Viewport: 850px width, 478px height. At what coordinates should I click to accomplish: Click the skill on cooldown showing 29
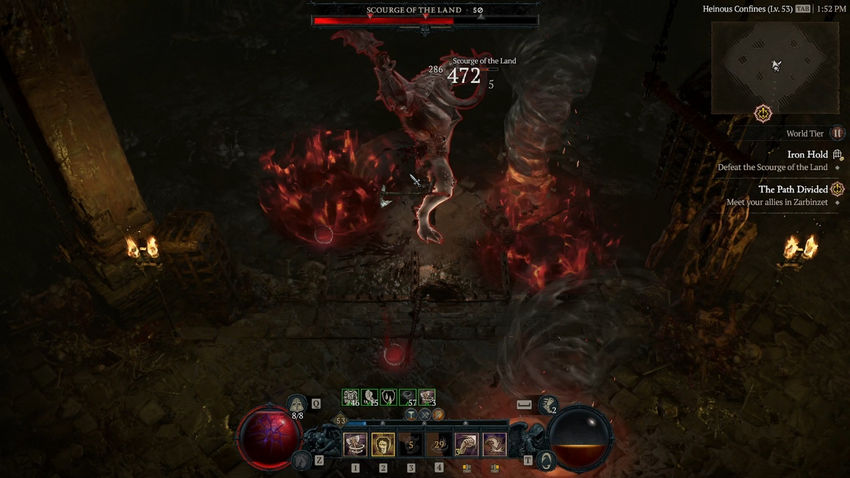click(438, 444)
